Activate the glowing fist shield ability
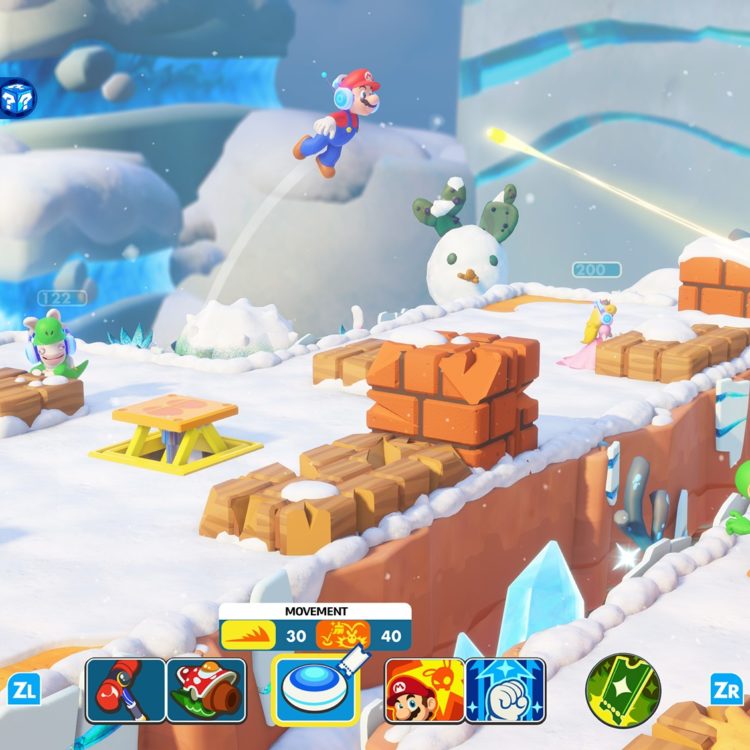Viewport: 750px width, 750px height. 505,690
